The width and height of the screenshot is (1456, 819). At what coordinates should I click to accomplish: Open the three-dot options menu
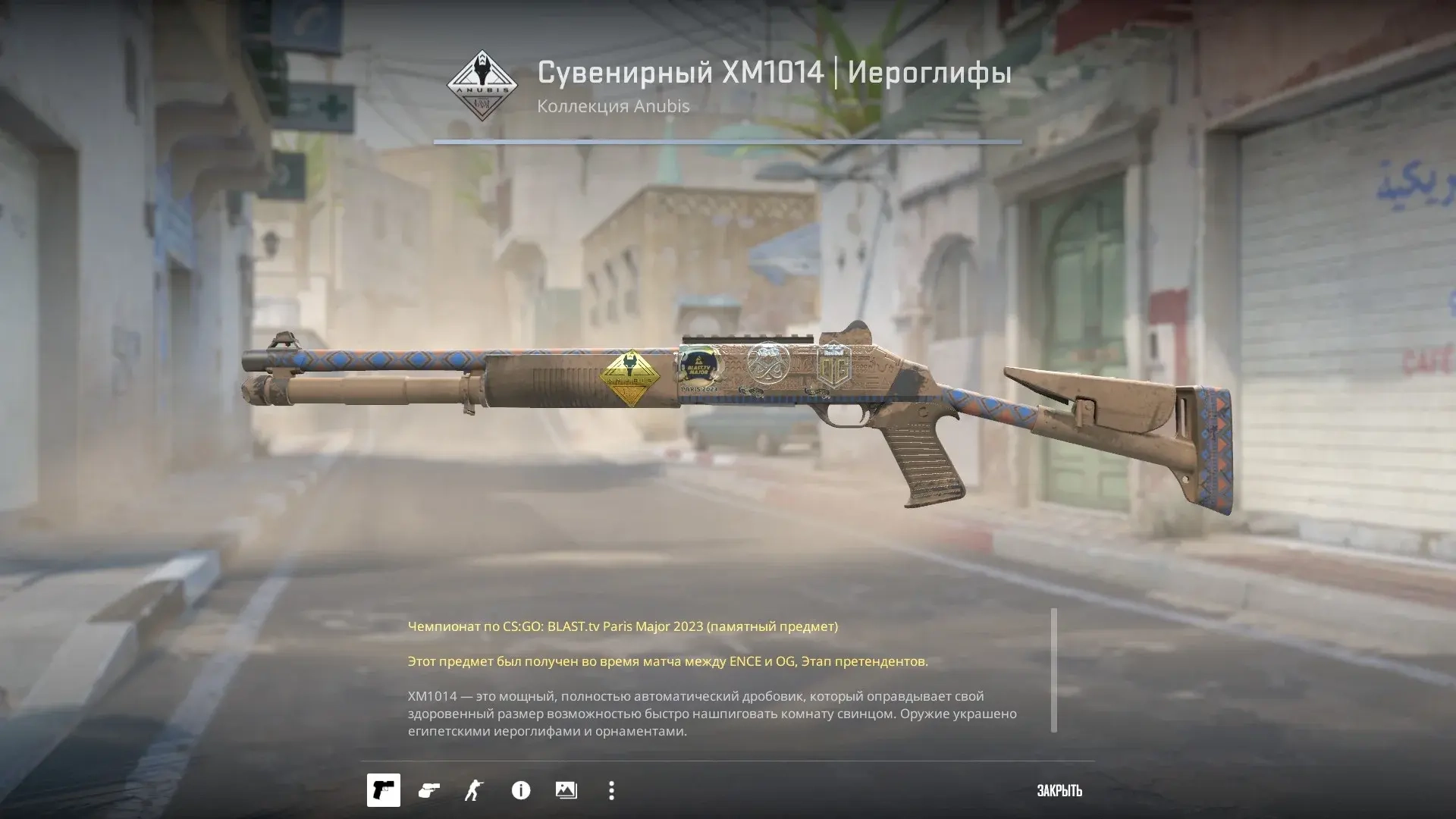click(x=611, y=790)
